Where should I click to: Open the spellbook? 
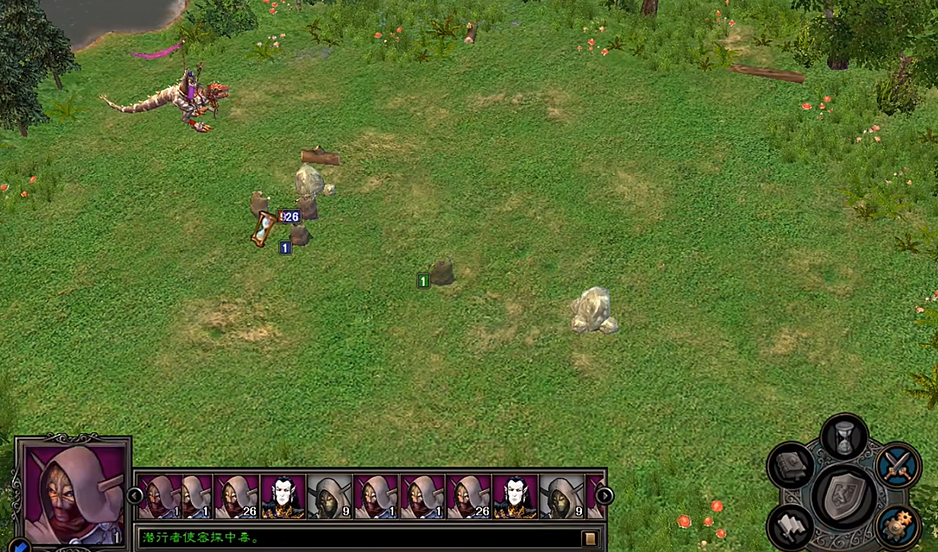pyautogui.click(x=791, y=466)
